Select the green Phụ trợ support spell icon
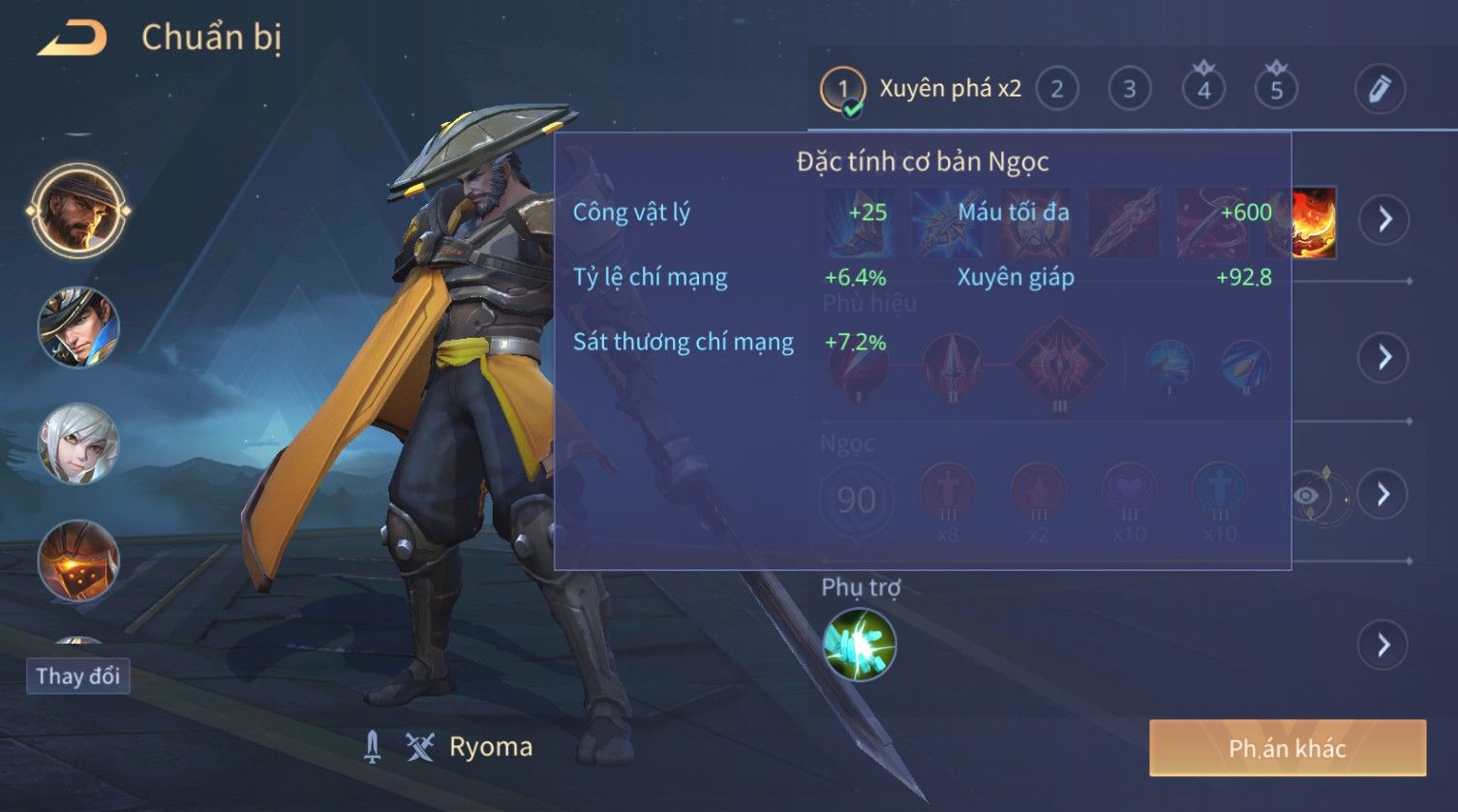 [x=859, y=645]
